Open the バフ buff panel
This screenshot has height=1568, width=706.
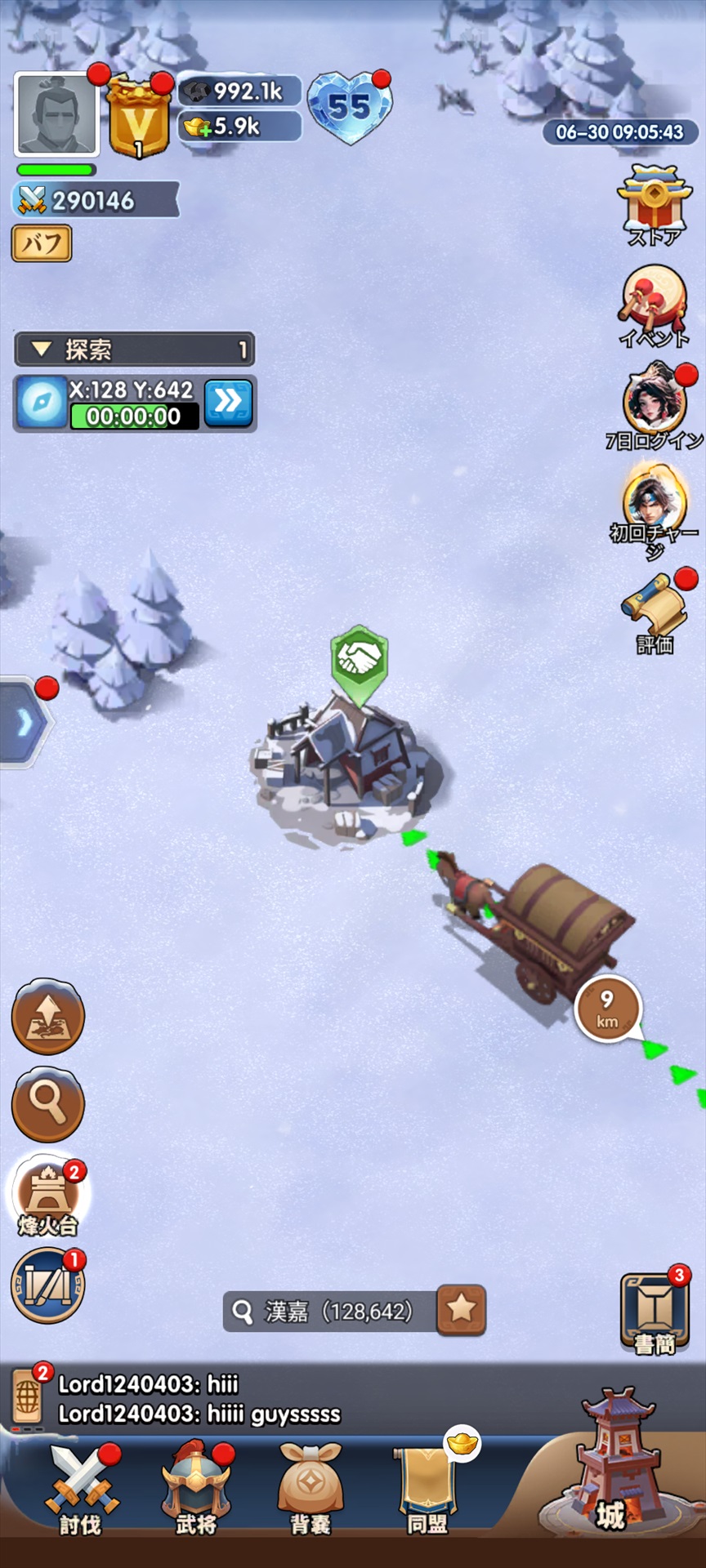point(42,243)
